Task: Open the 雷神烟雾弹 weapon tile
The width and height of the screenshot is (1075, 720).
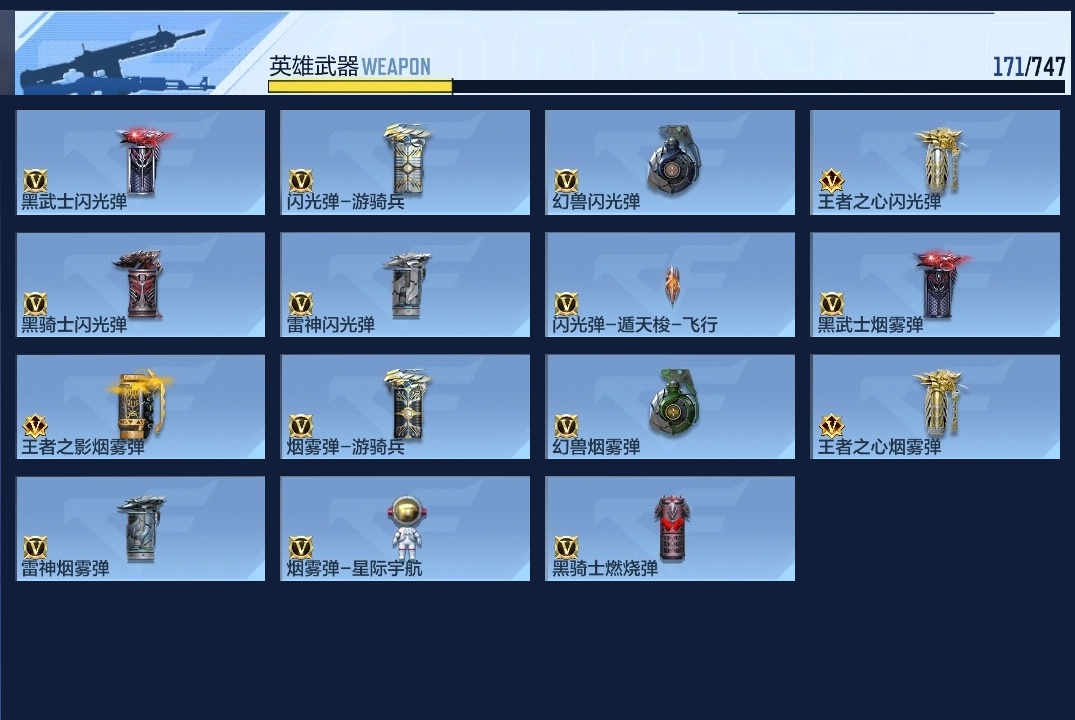Action: 141,529
